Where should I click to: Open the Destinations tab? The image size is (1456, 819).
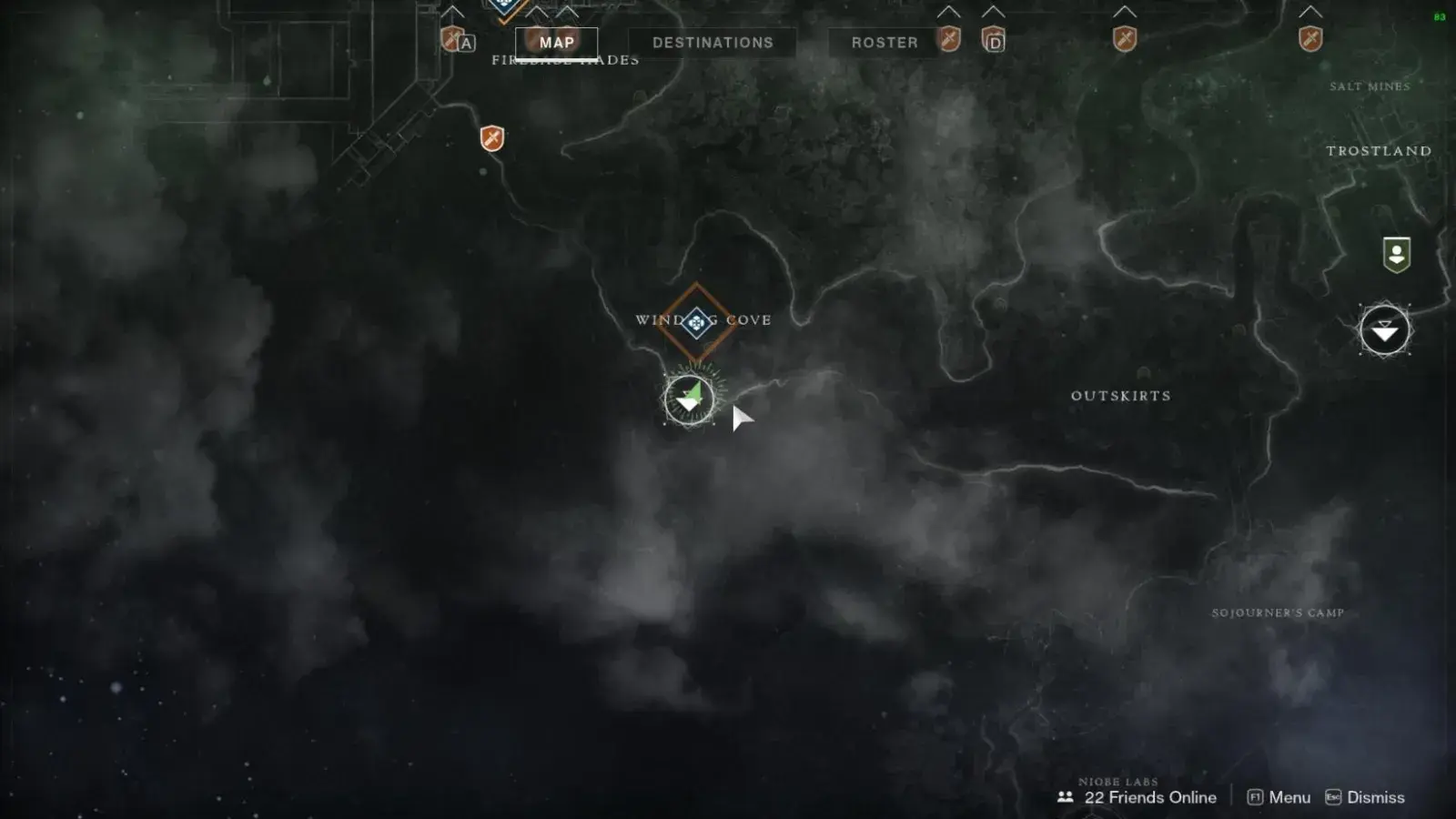(x=713, y=43)
